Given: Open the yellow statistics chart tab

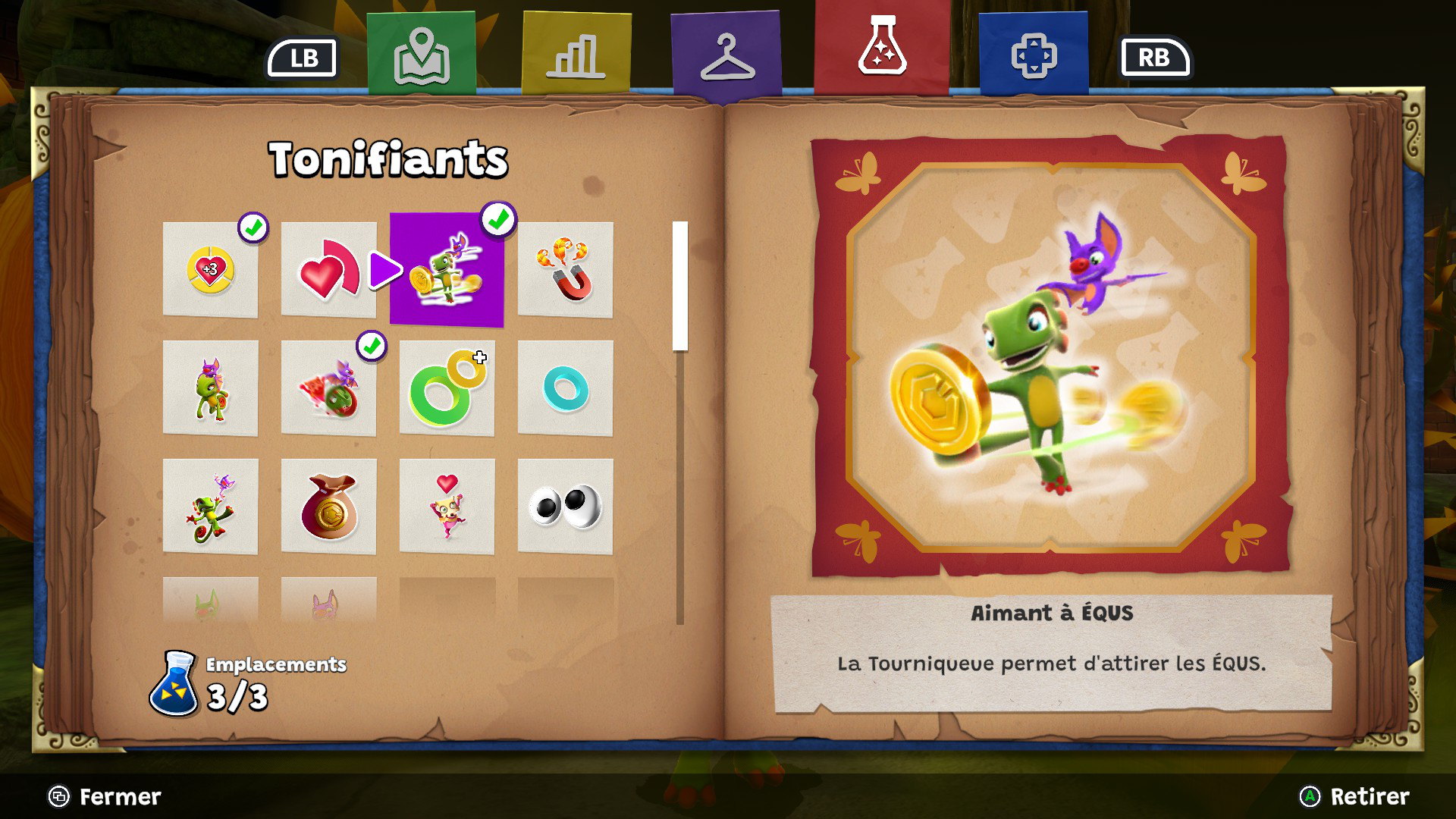Looking at the screenshot, I should (x=576, y=55).
